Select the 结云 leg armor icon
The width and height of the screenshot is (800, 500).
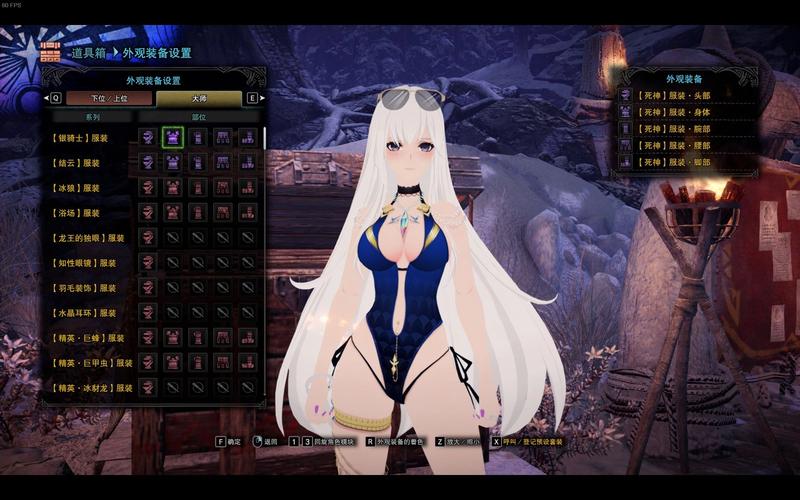point(246,162)
